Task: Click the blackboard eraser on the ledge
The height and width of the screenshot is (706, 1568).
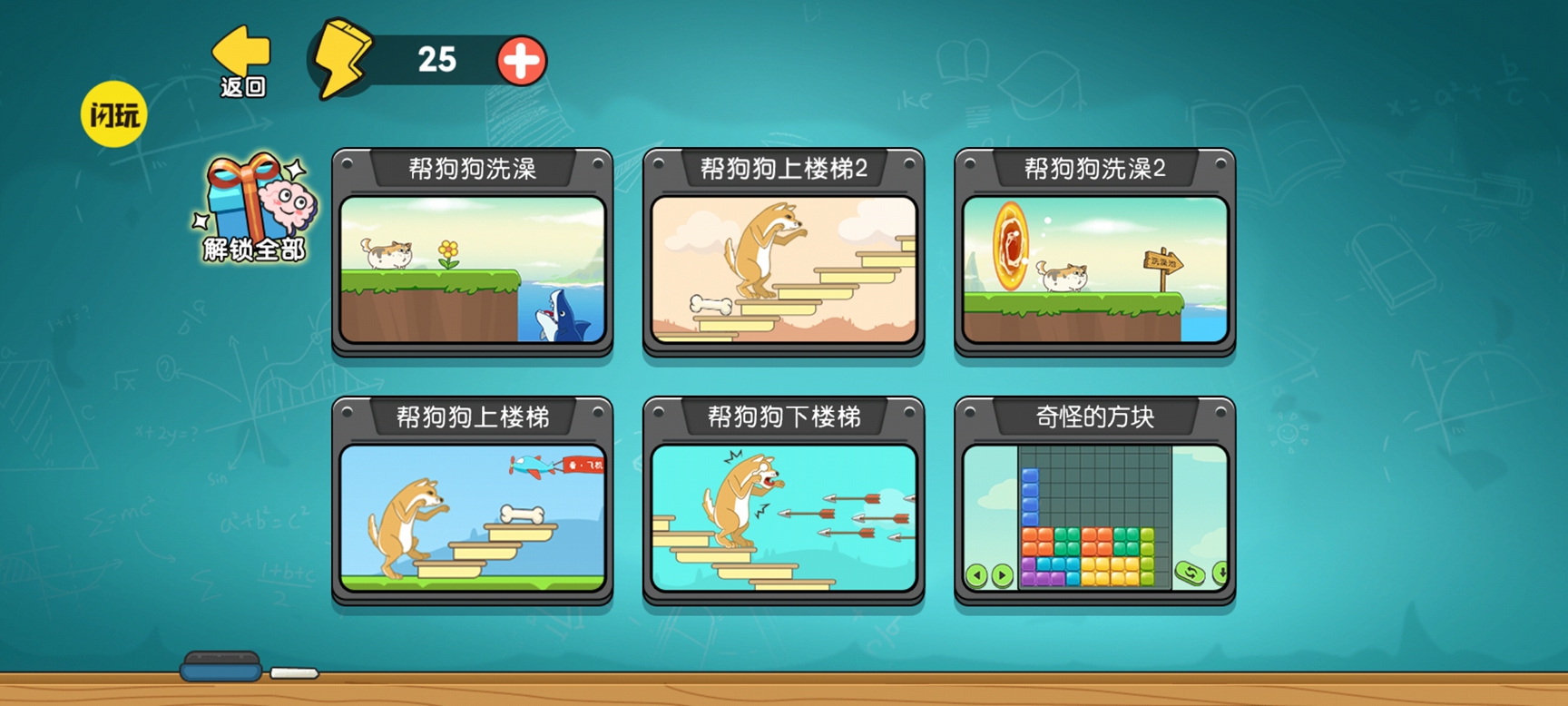Action: tap(222, 665)
